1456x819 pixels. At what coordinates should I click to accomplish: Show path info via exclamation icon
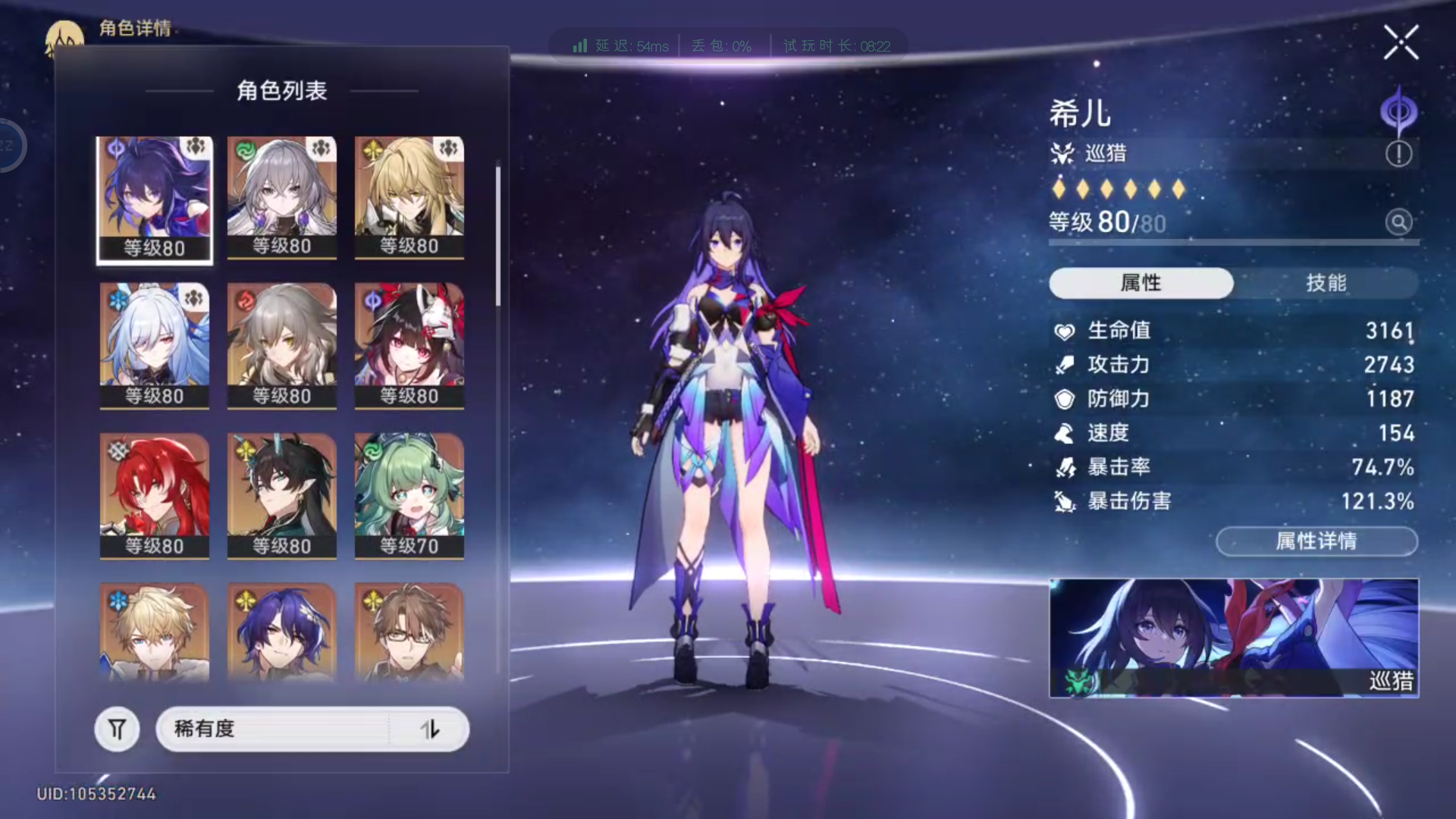coord(1398,154)
